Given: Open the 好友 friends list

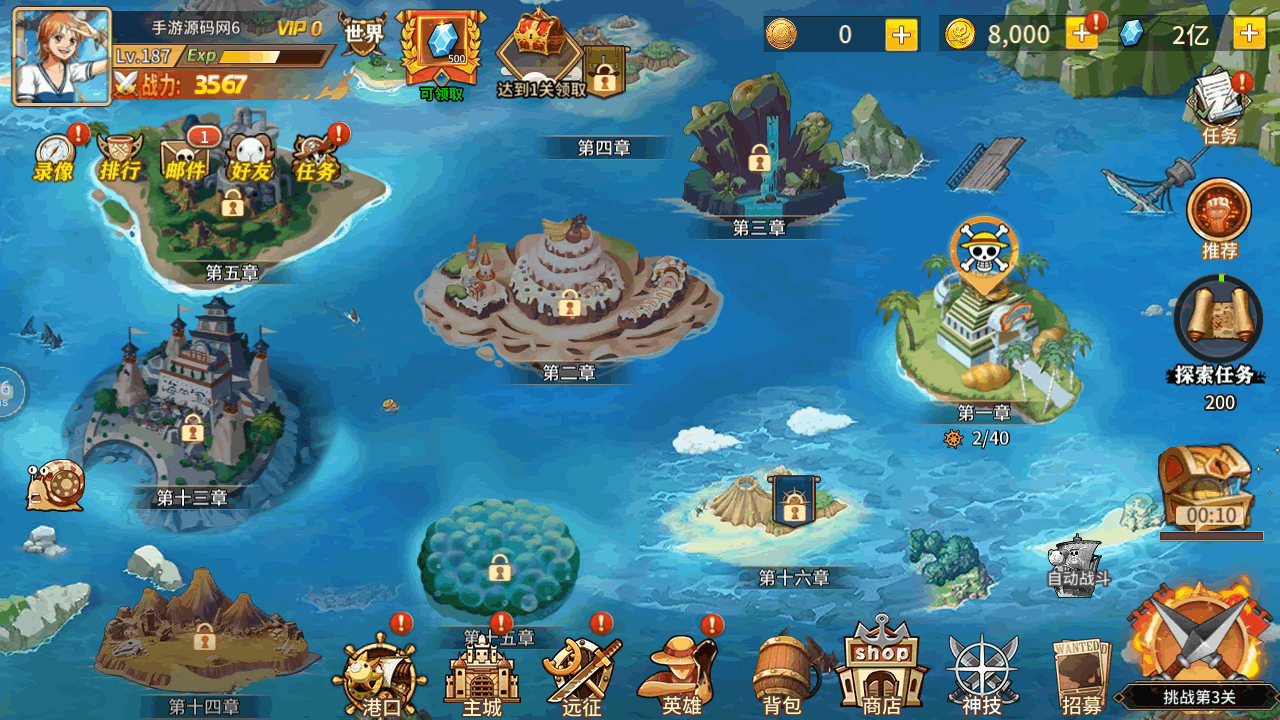Looking at the screenshot, I should (x=250, y=157).
